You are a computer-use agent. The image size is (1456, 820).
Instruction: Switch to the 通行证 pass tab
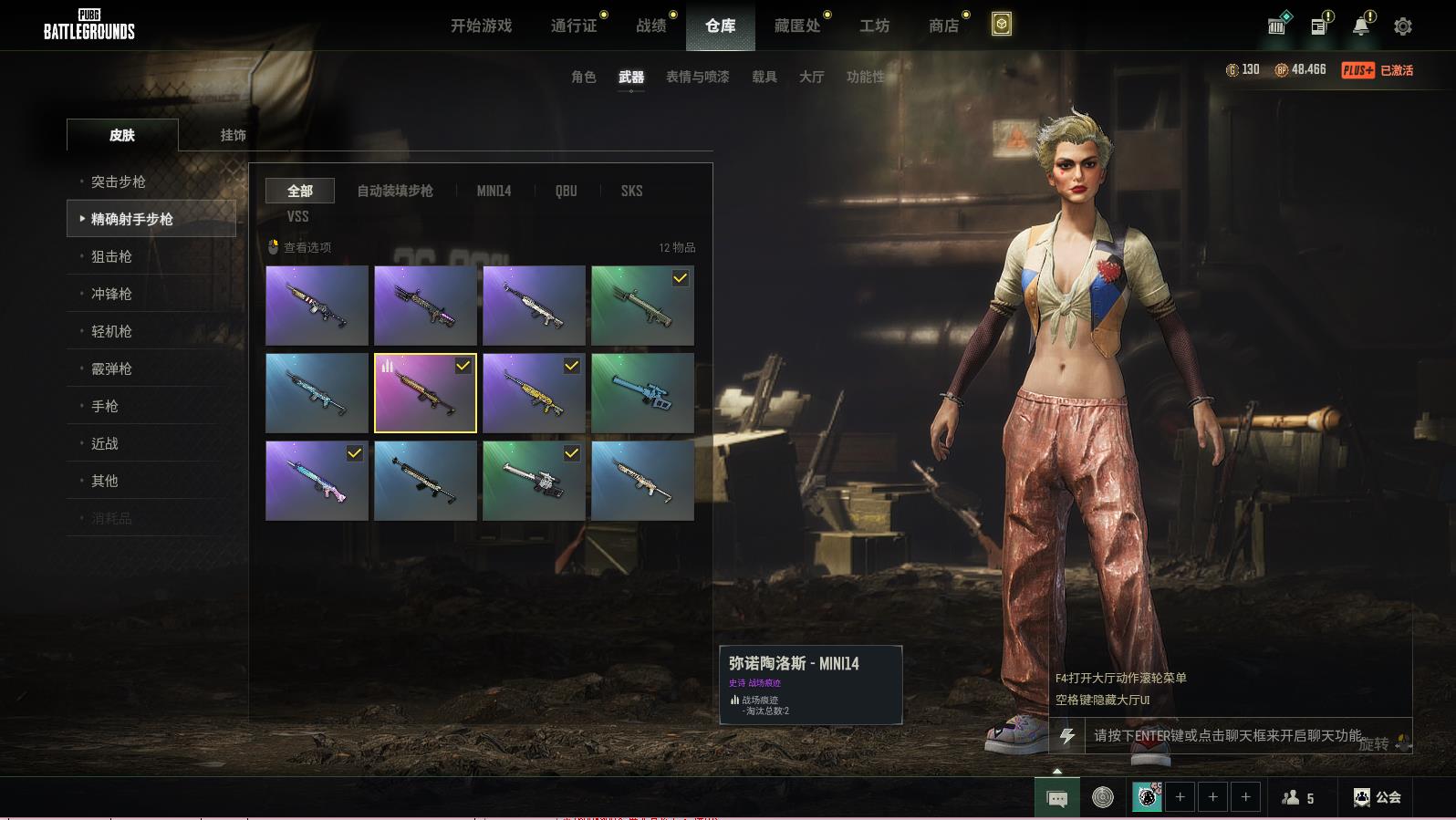[574, 26]
